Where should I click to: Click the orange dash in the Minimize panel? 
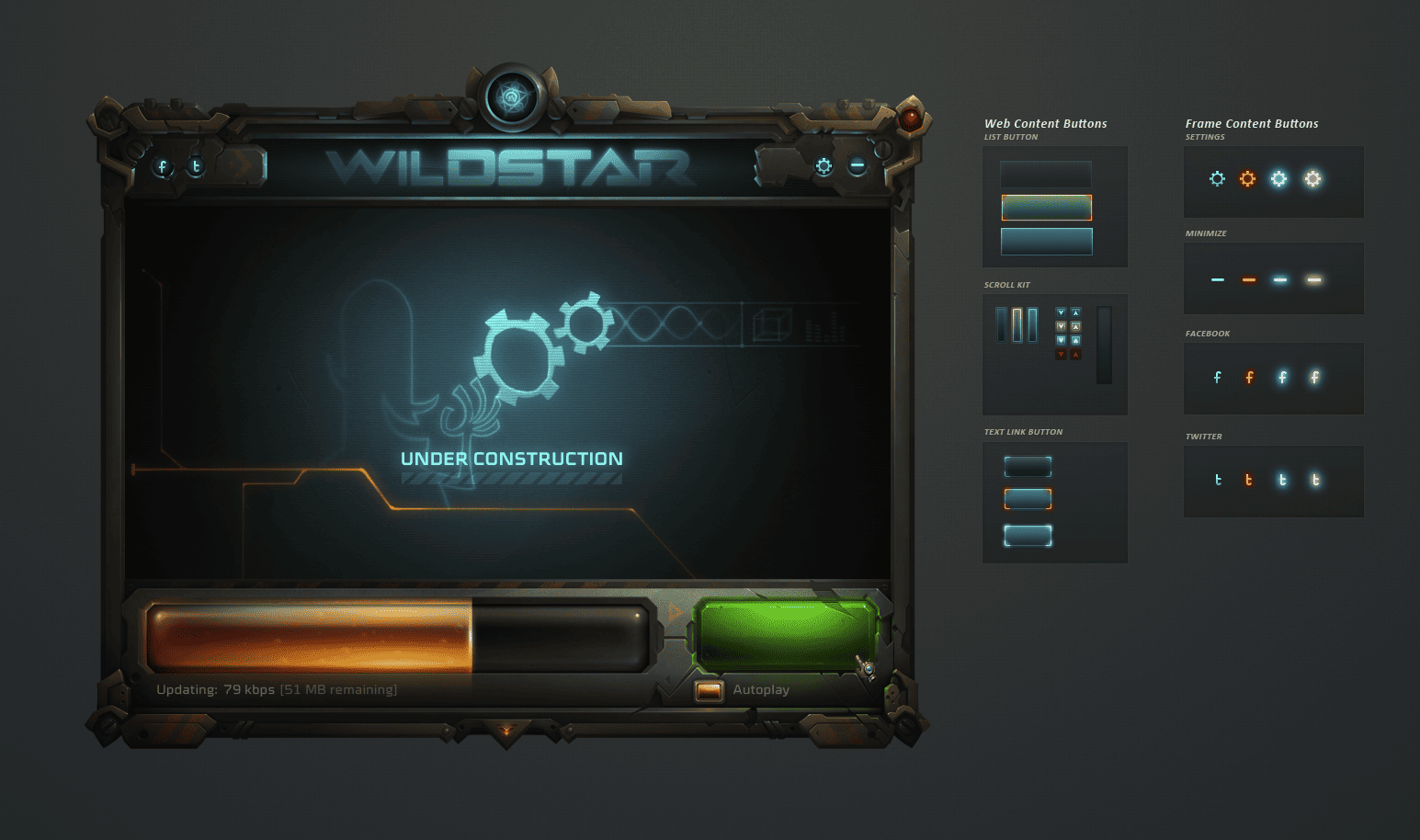[1248, 280]
